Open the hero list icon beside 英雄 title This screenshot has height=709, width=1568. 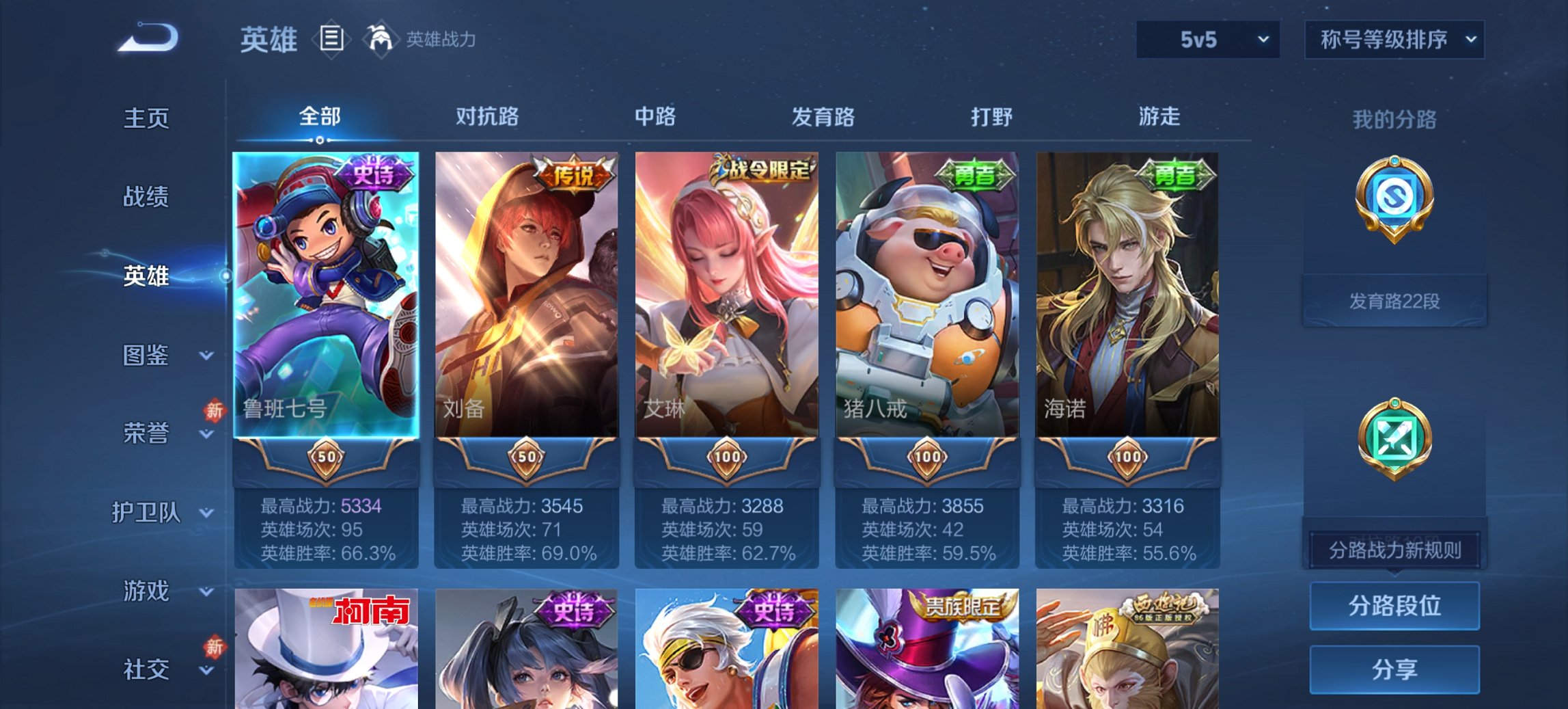coord(333,40)
